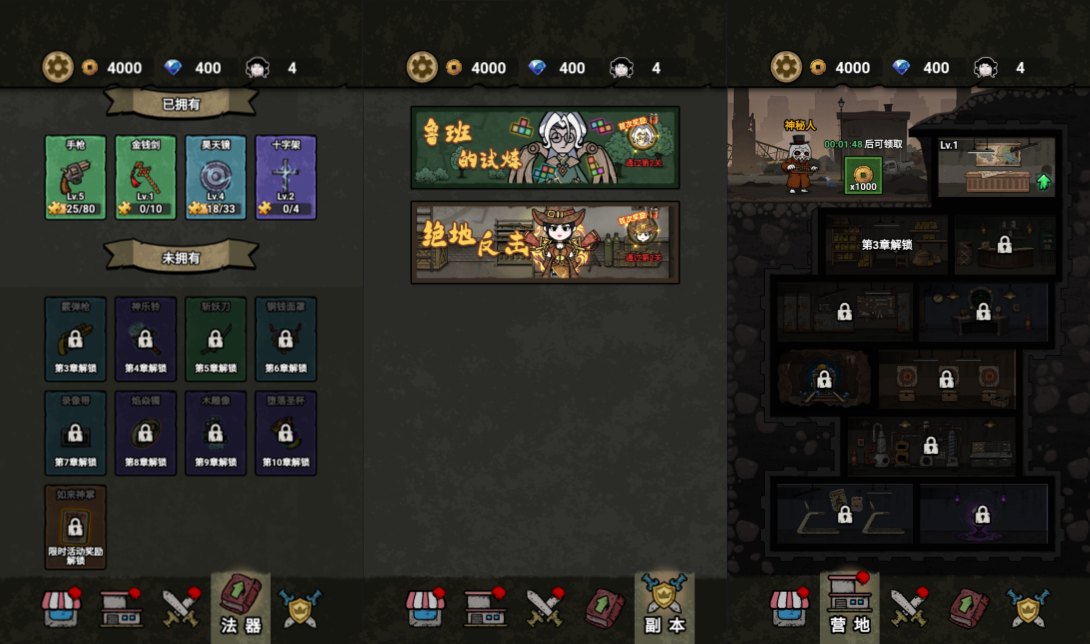Viewport: 1090px width, 644px height.
Task: Select the locked 斩铁刀 blade card
Action: coord(215,338)
